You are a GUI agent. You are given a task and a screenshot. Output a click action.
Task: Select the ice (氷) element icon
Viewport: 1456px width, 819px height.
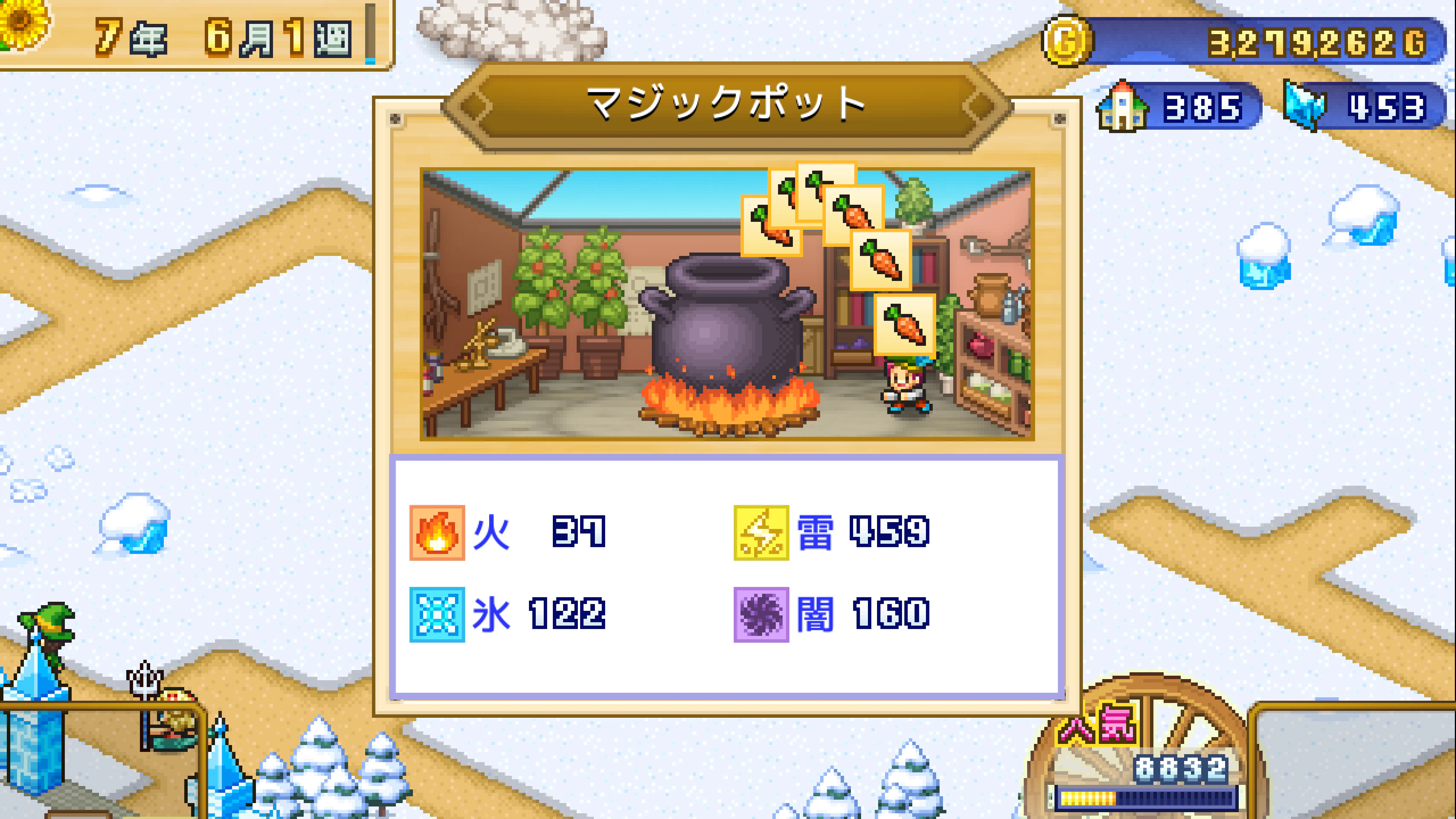436,616
